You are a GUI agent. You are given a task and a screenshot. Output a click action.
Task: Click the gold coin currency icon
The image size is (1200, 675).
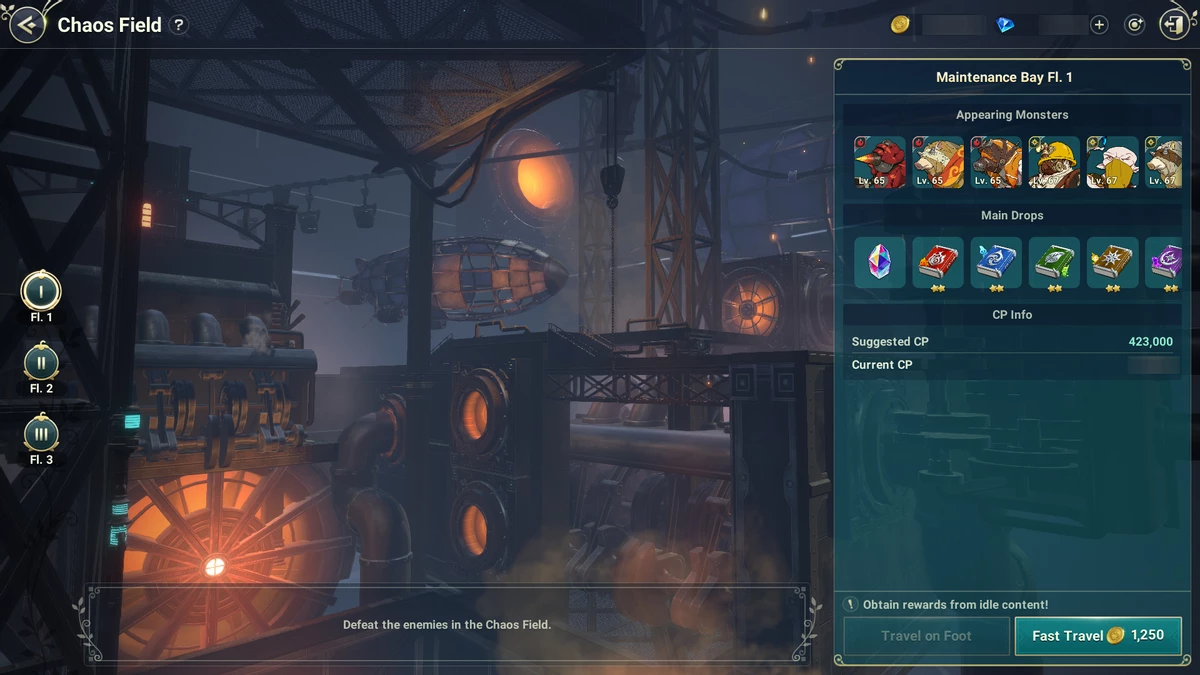tap(900, 25)
